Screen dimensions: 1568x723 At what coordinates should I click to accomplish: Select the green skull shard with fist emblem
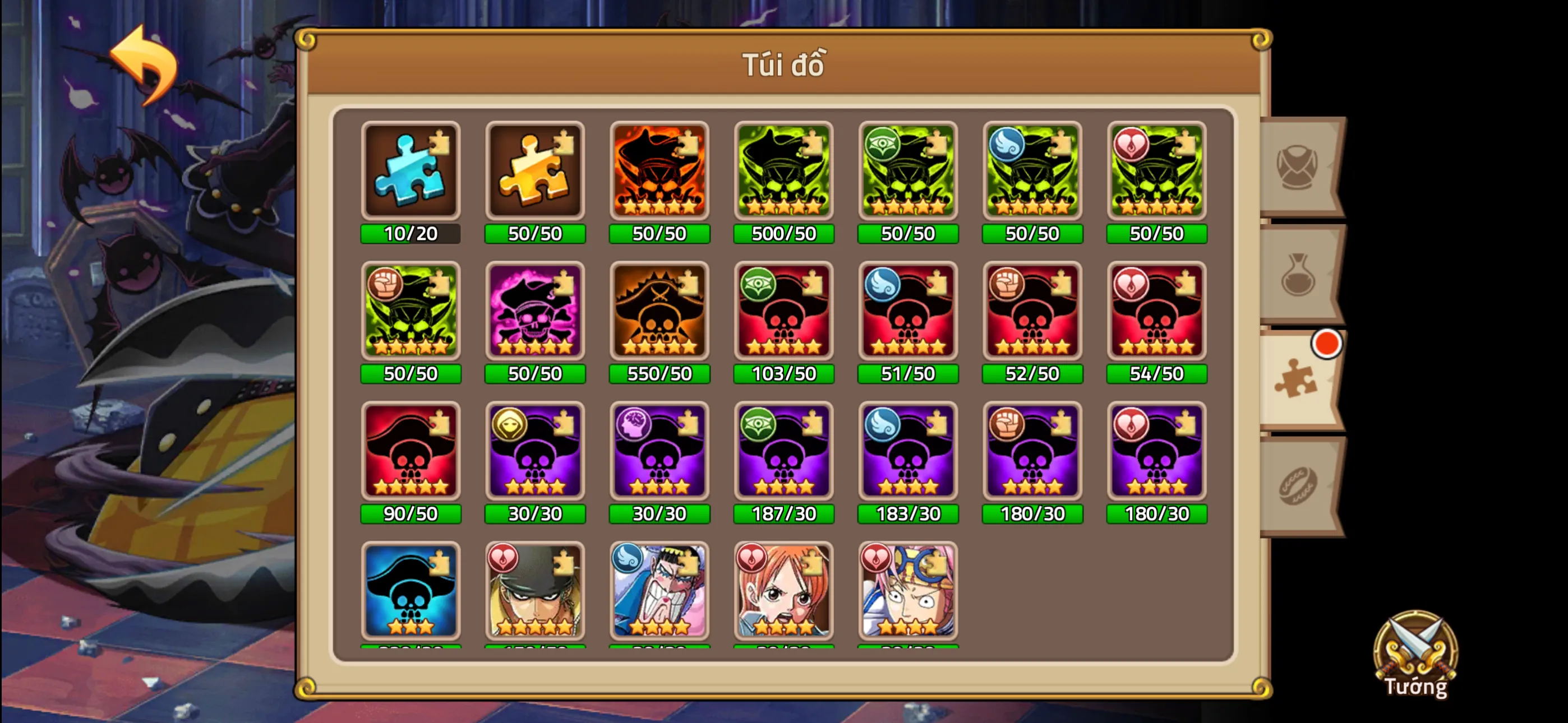pyautogui.click(x=411, y=313)
